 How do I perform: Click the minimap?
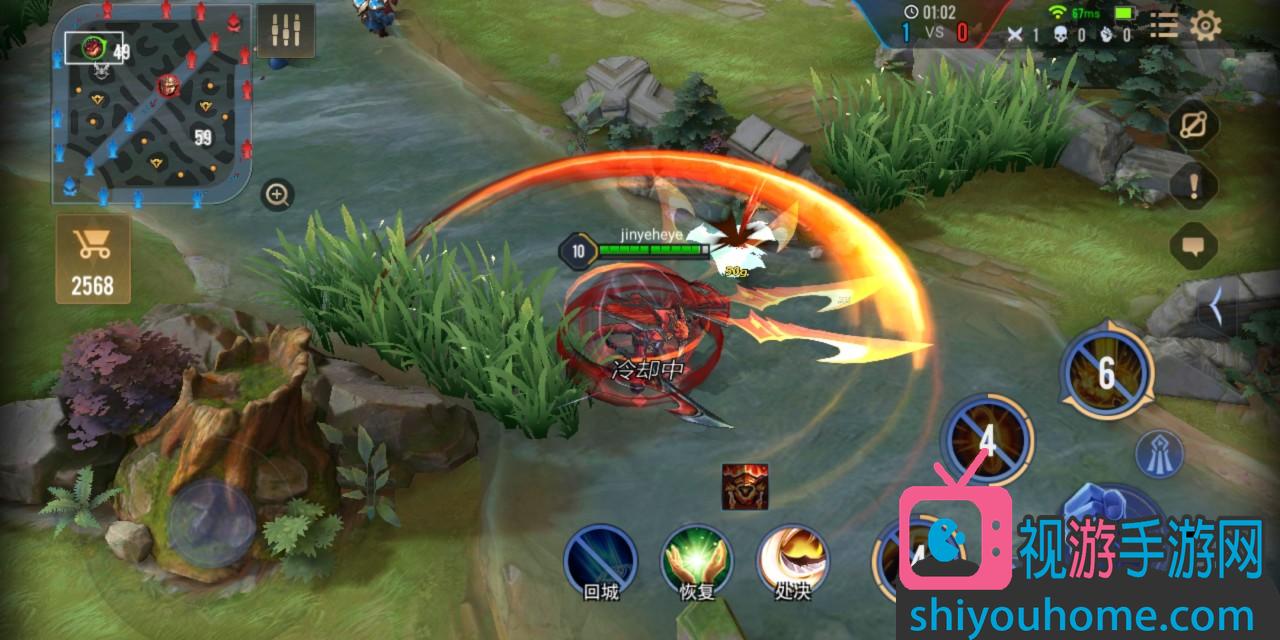[x=152, y=103]
